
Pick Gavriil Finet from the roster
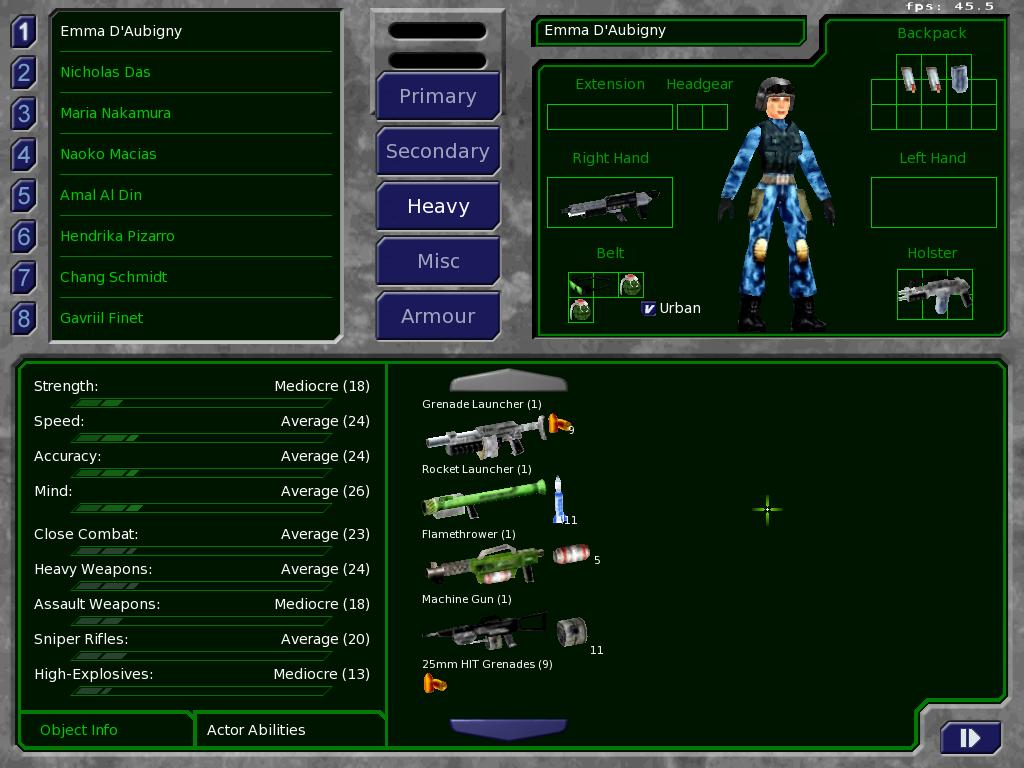tap(102, 318)
